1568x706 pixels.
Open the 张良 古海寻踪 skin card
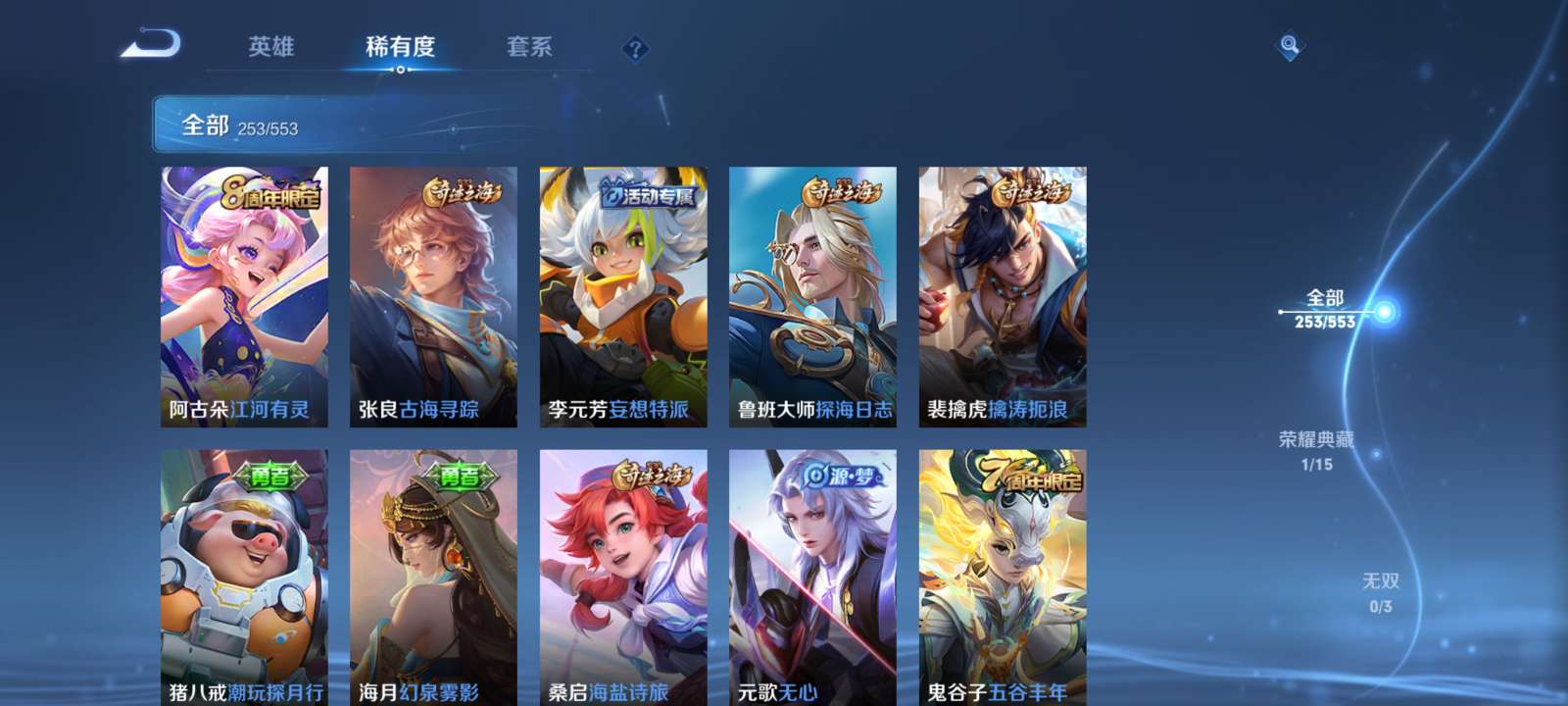(432, 294)
